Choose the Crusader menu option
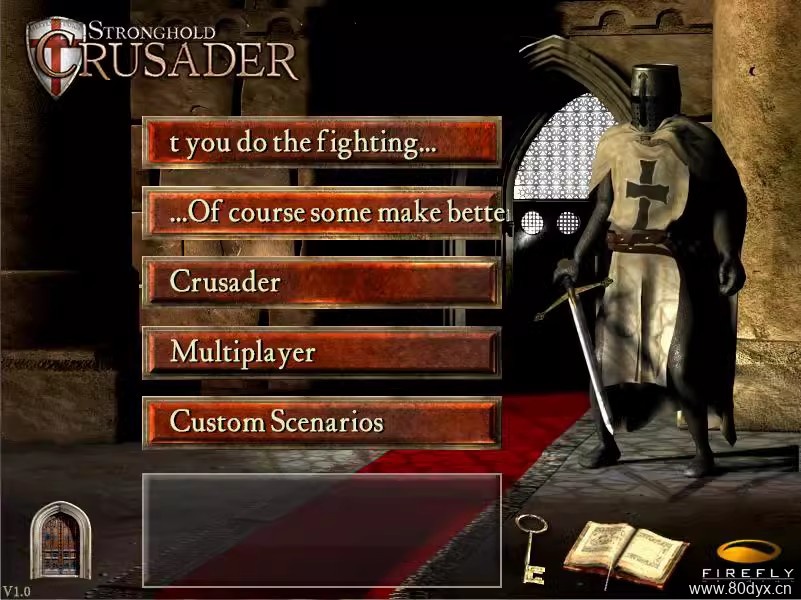The image size is (801, 600). [x=321, y=282]
